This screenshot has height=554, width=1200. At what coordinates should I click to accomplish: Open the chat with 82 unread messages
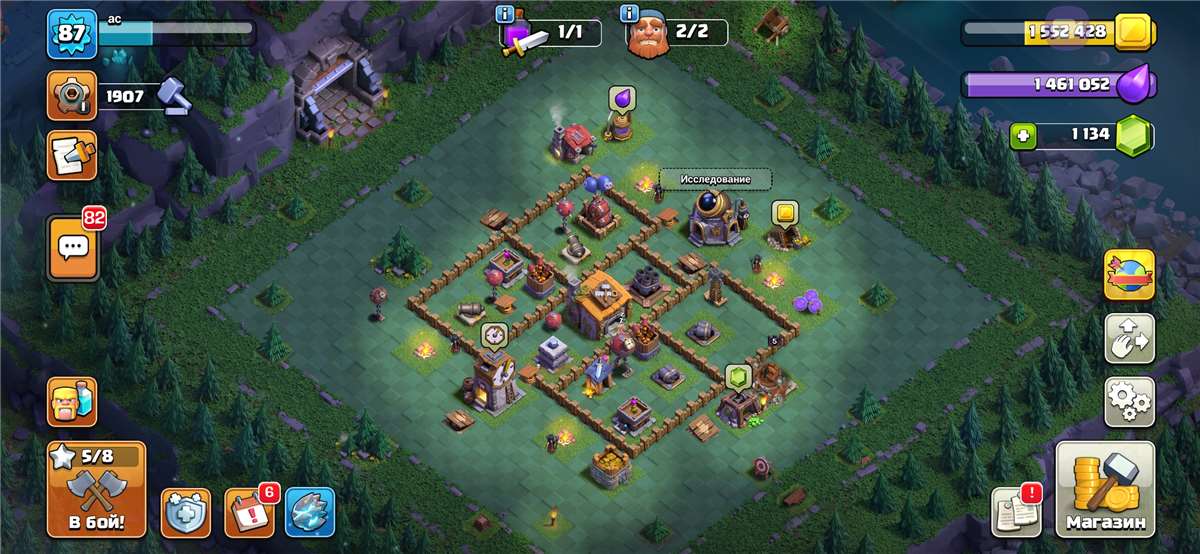(72, 246)
